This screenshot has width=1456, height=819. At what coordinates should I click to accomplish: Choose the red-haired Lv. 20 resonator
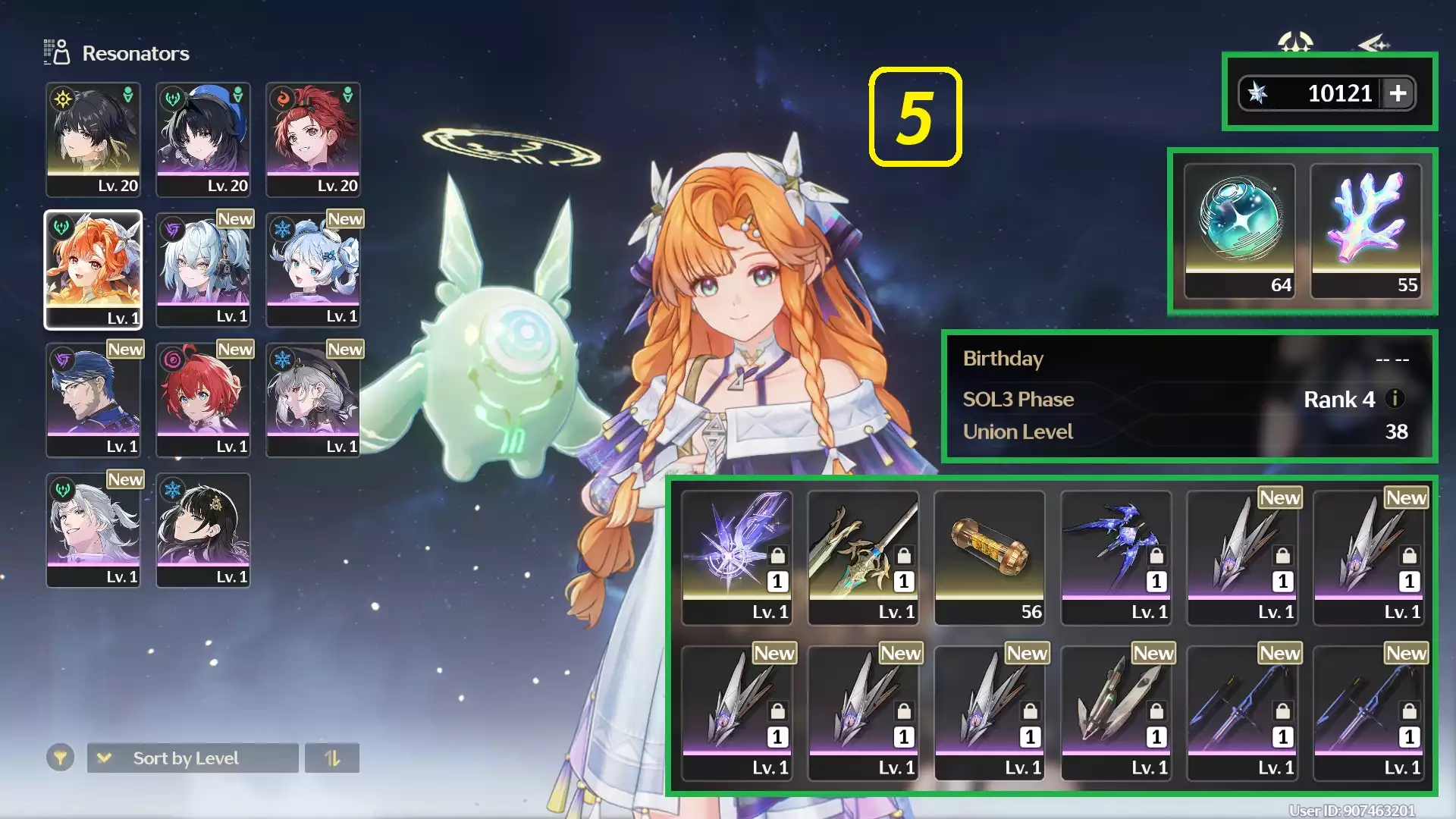pyautogui.click(x=313, y=140)
